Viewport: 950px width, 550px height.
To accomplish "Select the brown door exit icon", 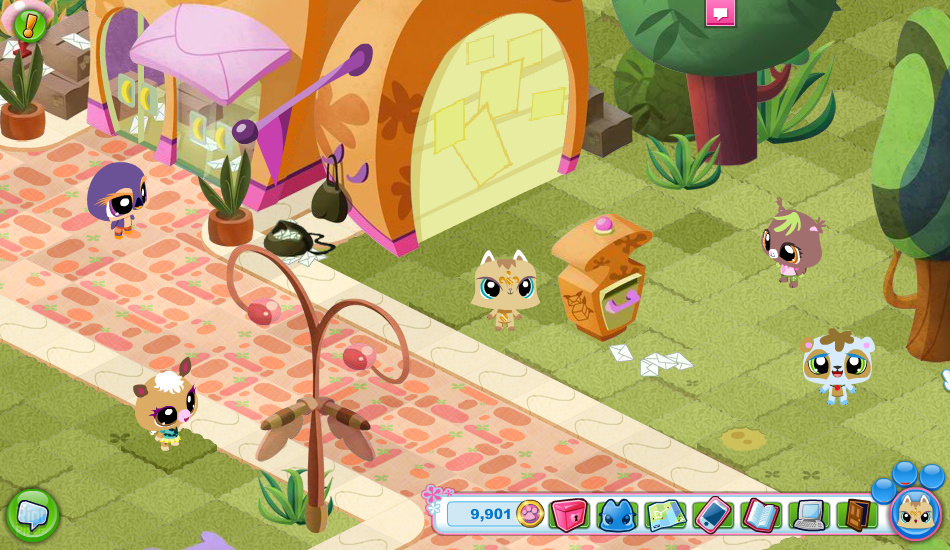I will [856, 514].
